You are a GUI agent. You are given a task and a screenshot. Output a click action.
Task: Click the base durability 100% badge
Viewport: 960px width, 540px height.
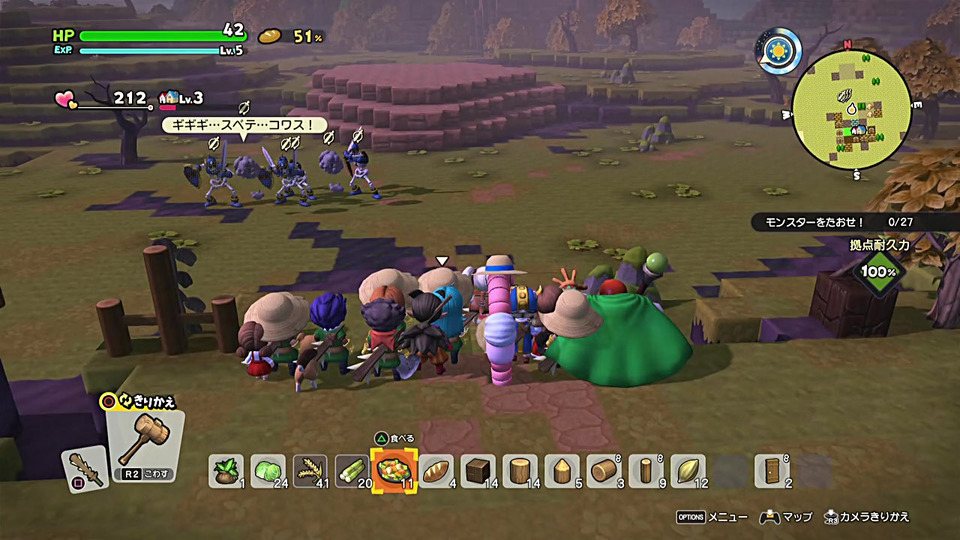878,270
